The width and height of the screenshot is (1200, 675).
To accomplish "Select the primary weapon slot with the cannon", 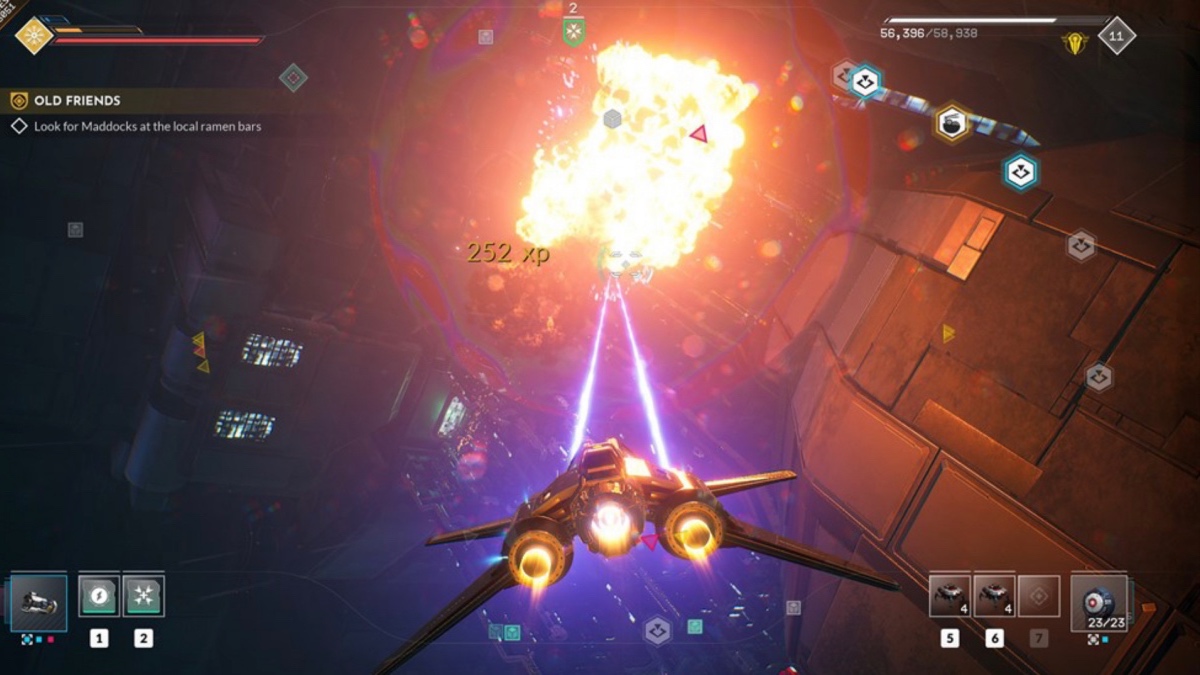I will (x=40, y=601).
